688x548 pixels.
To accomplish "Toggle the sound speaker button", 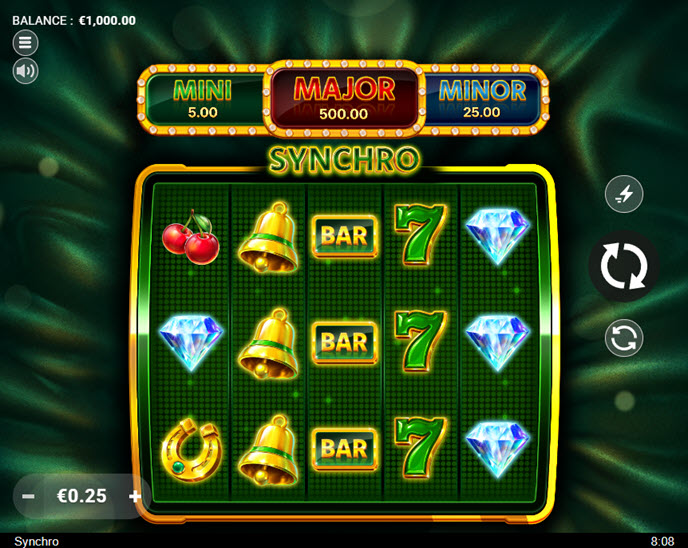I will click(x=25, y=71).
